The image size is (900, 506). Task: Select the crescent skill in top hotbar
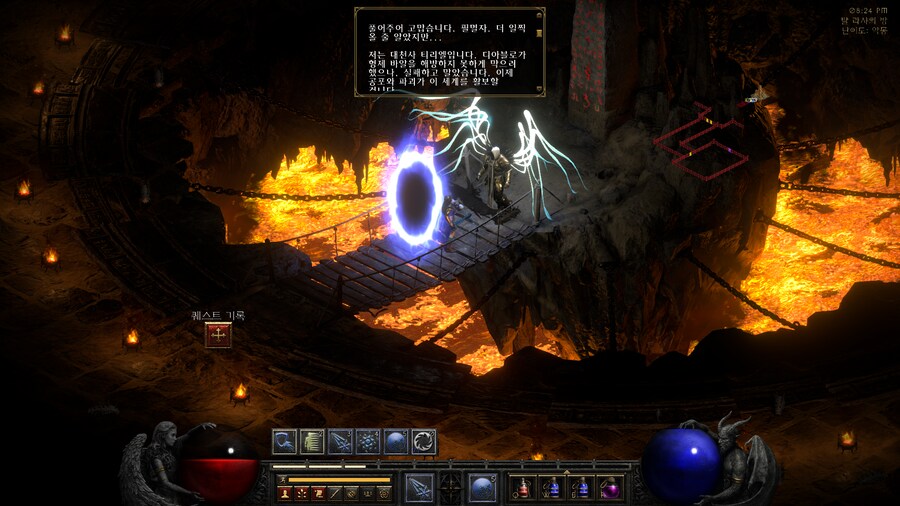pyautogui.click(x=285, y=441)
